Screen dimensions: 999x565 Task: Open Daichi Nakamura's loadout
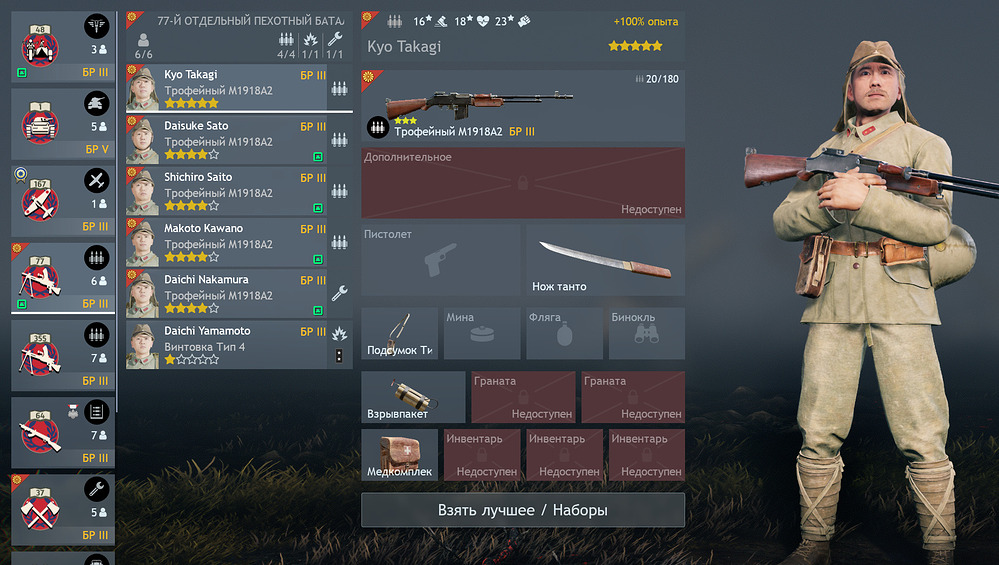tap(228, 293)
